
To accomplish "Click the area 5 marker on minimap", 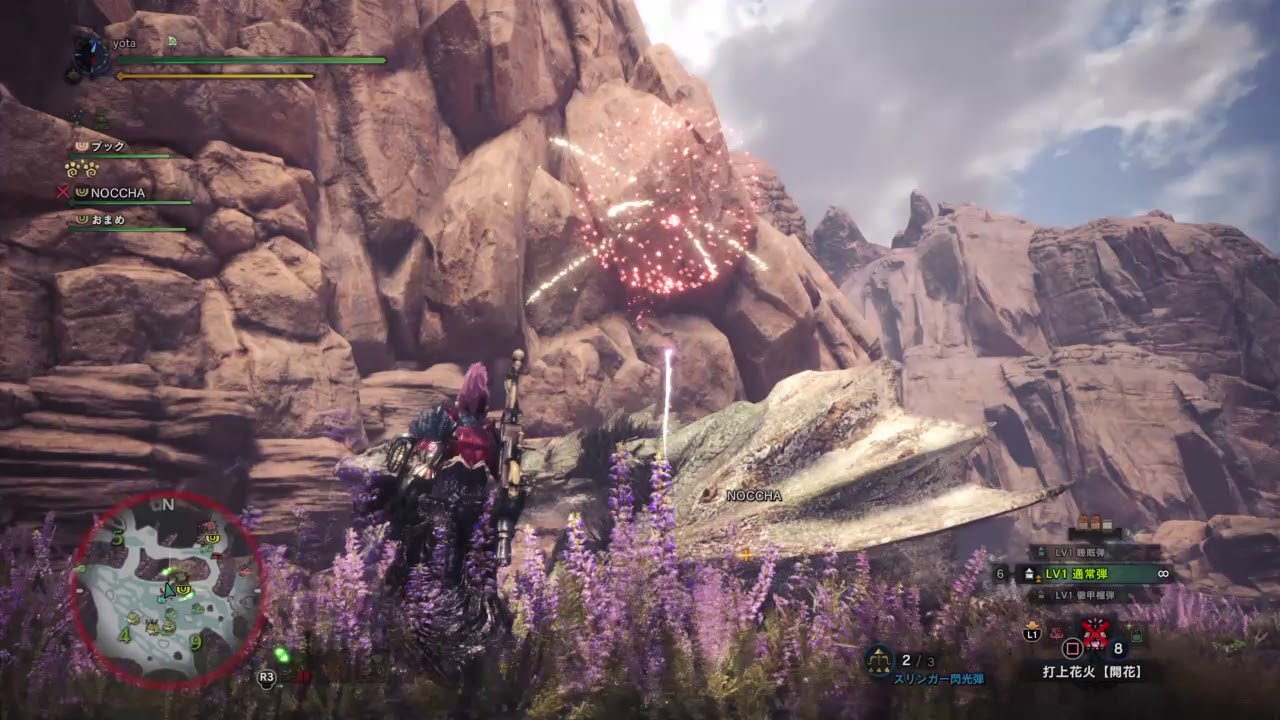I will [x=119, y=540].
